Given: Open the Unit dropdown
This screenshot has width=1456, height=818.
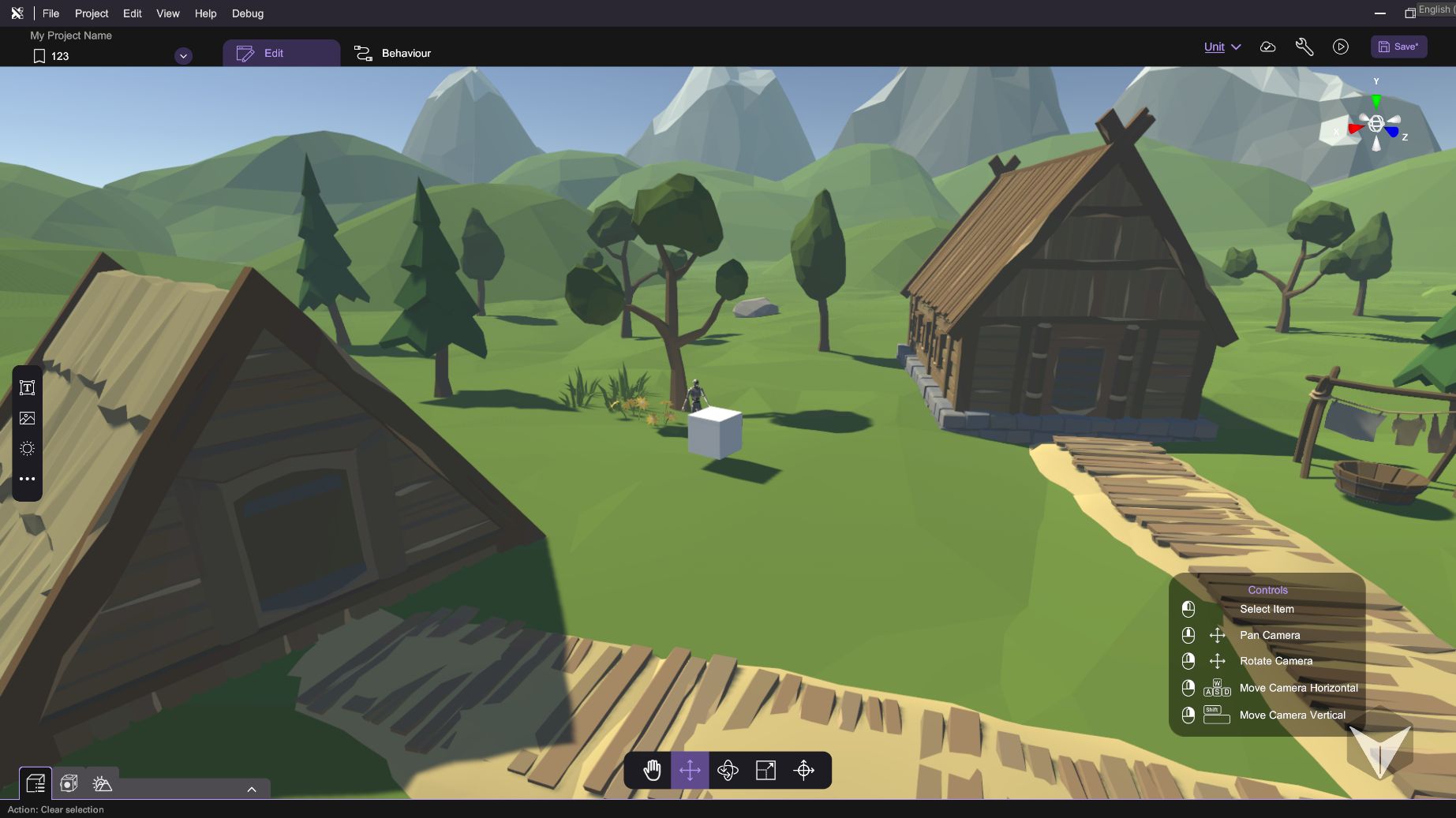Looking at the screenshot, I should (1222, 47).
